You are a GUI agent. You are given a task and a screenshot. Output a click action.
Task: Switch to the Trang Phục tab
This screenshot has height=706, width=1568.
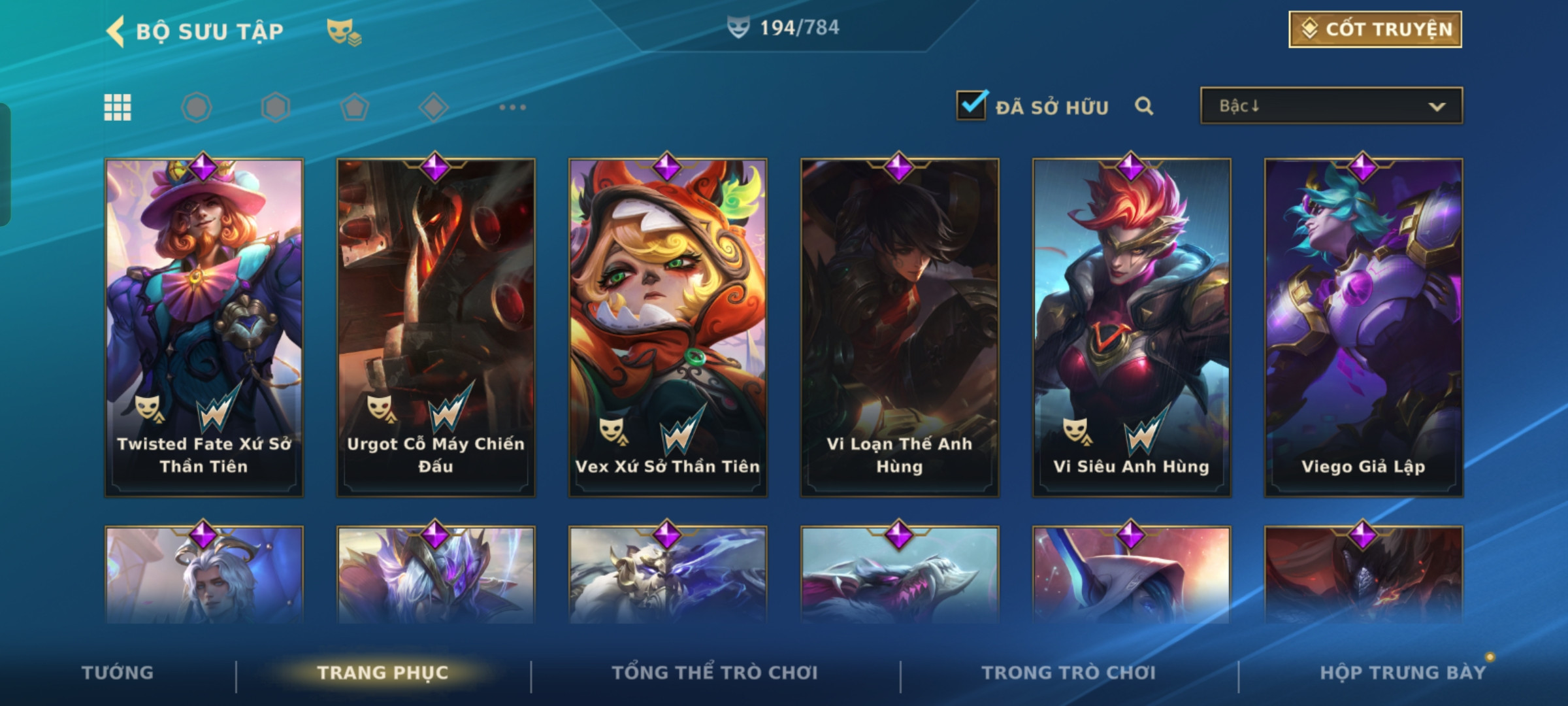pyautogui.click(x=383, y=673)
